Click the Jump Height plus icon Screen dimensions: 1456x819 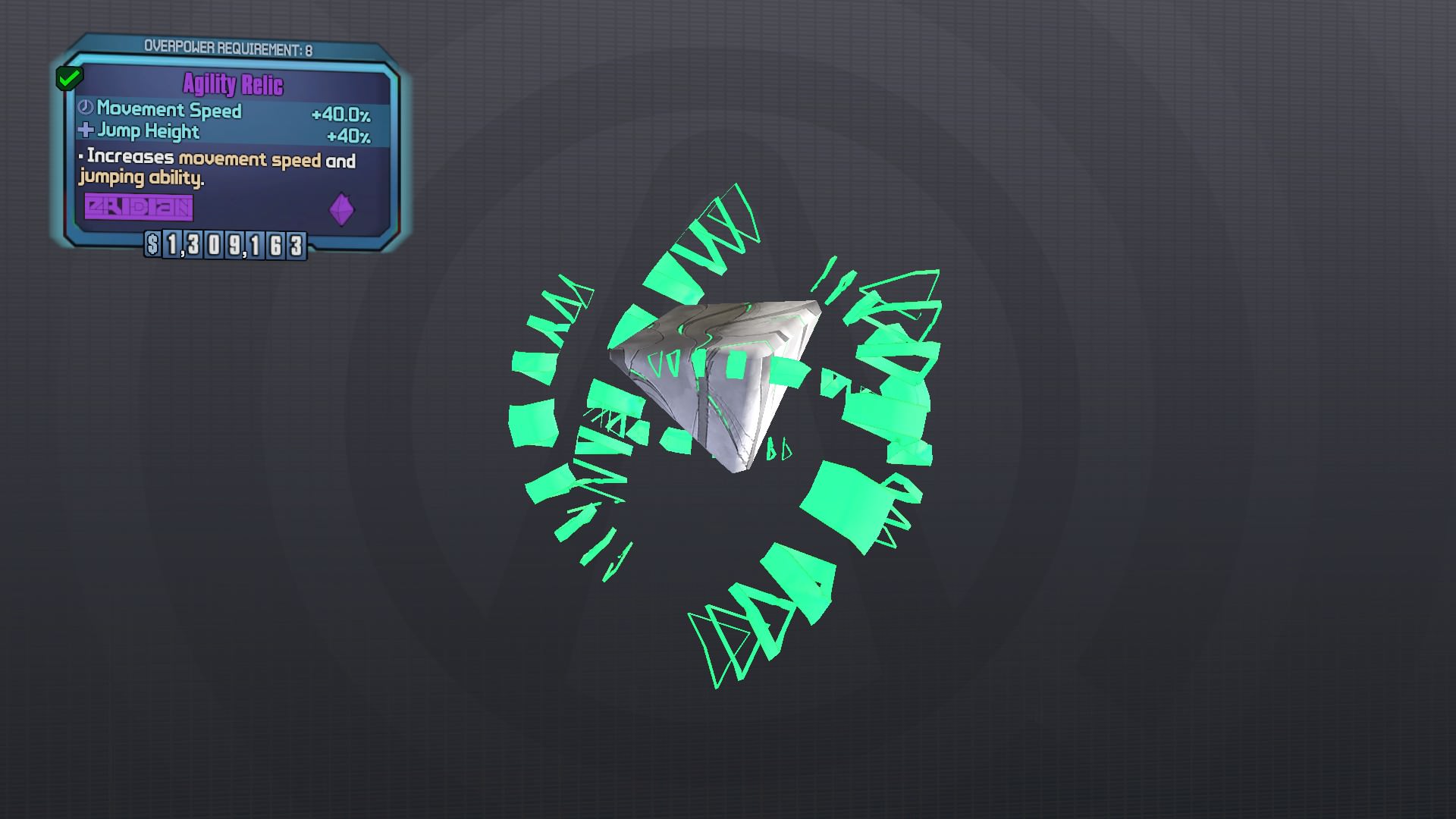(83, 130)
